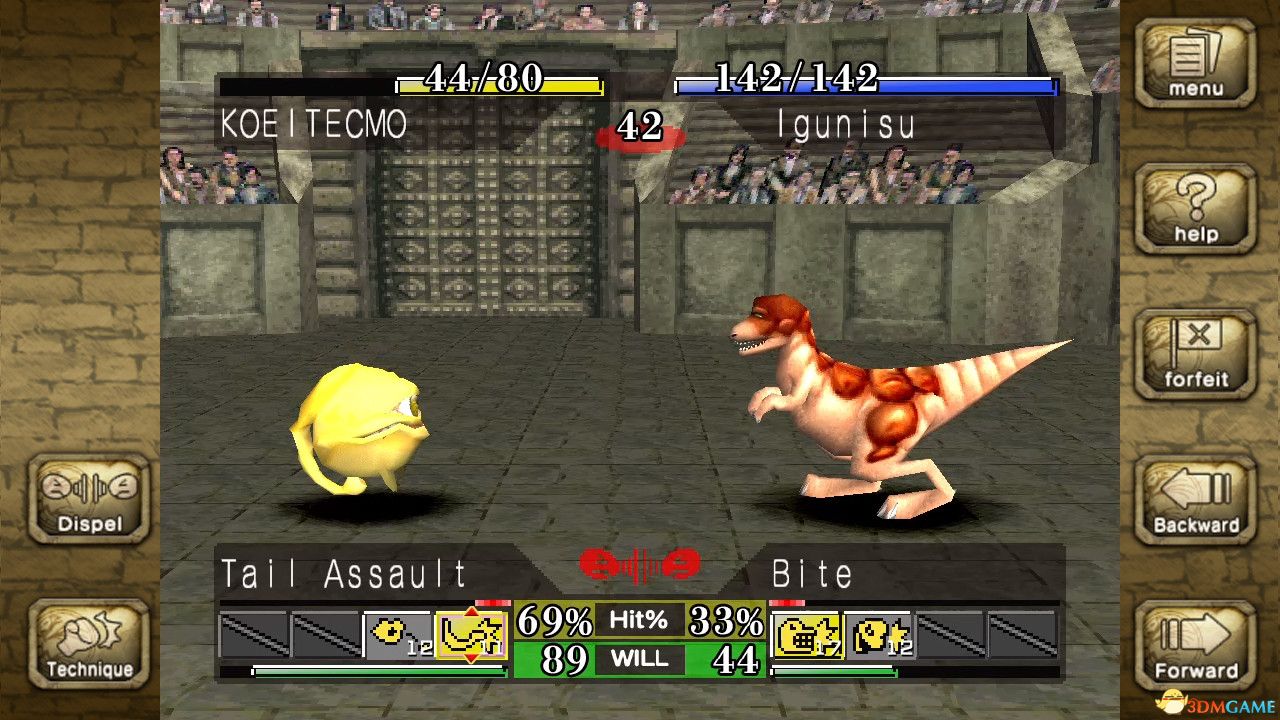Forfeit the match
Screen dimensions: 1280x720
click(x=1195, y=353)
